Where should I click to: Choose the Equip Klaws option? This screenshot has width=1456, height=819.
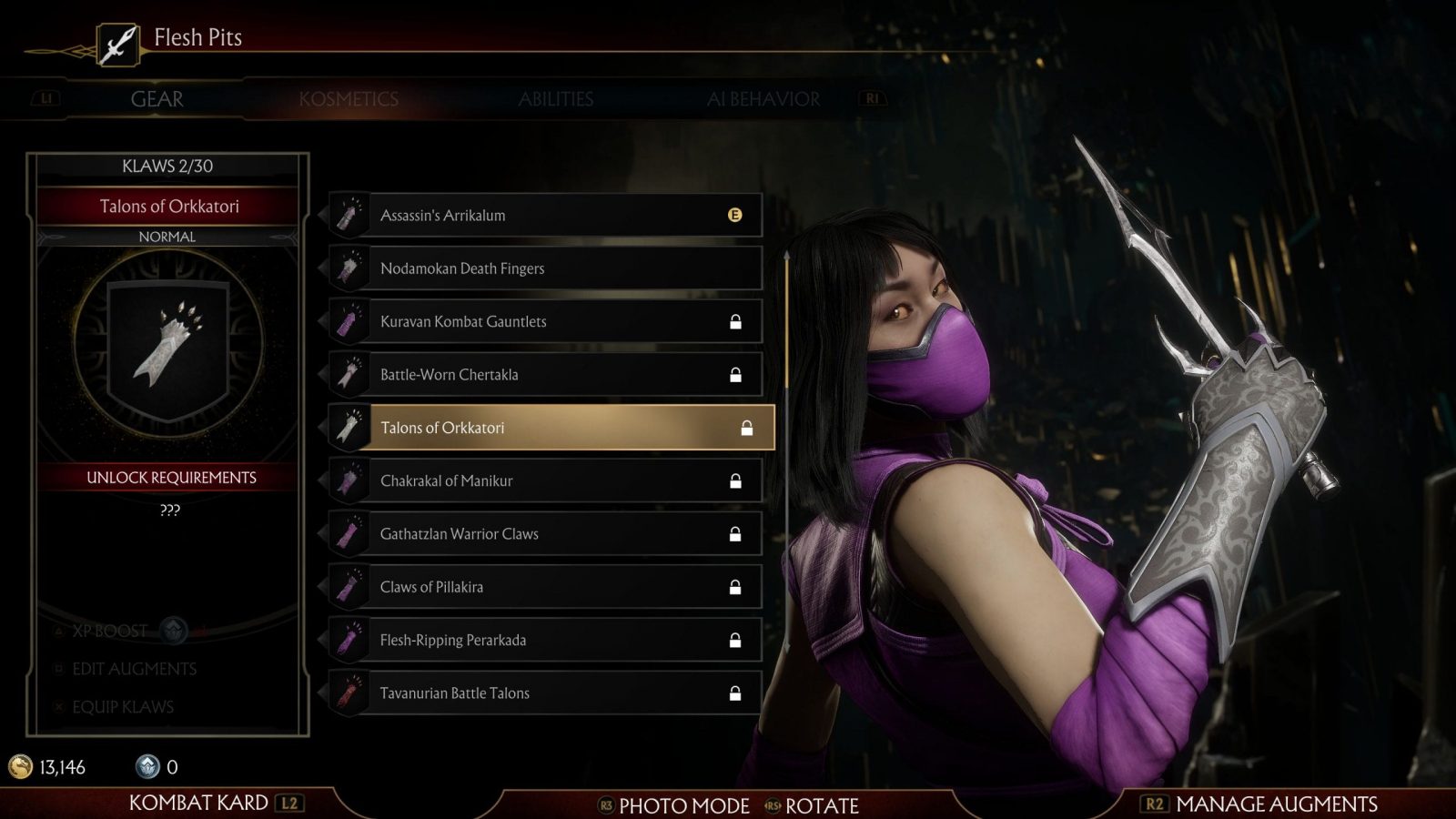coord(122,707)
